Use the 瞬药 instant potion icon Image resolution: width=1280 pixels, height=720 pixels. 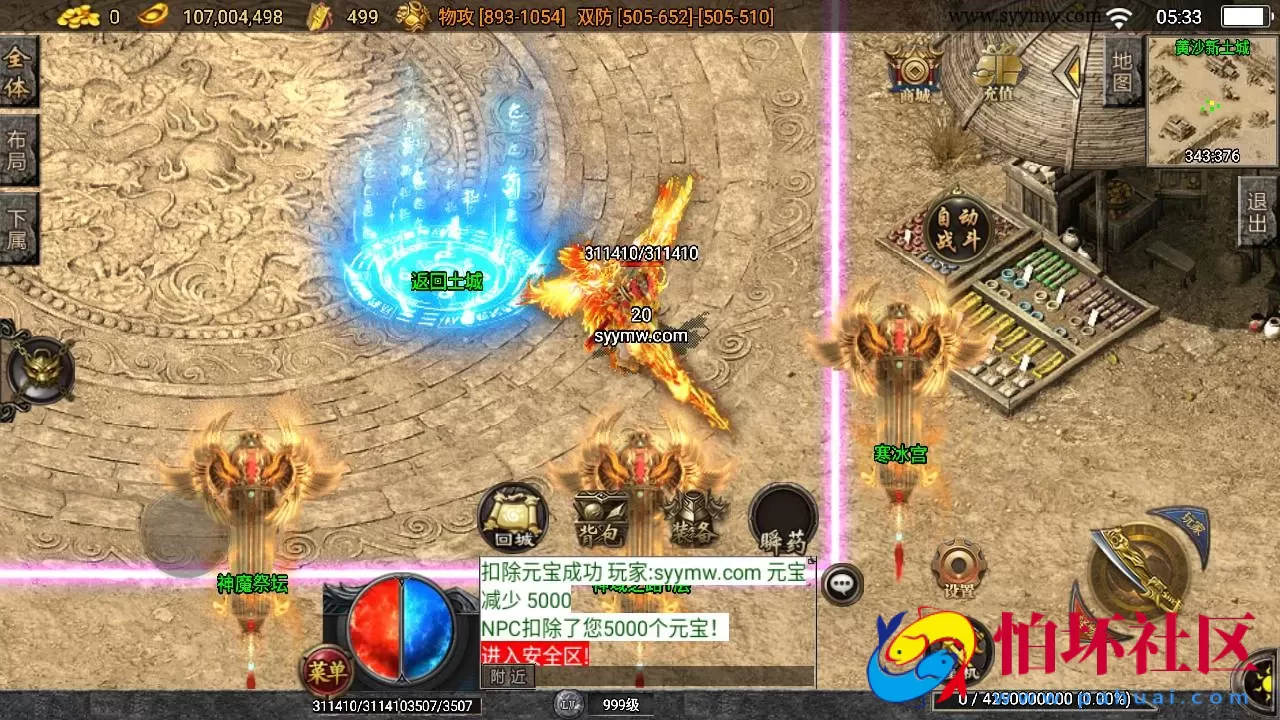784,516
